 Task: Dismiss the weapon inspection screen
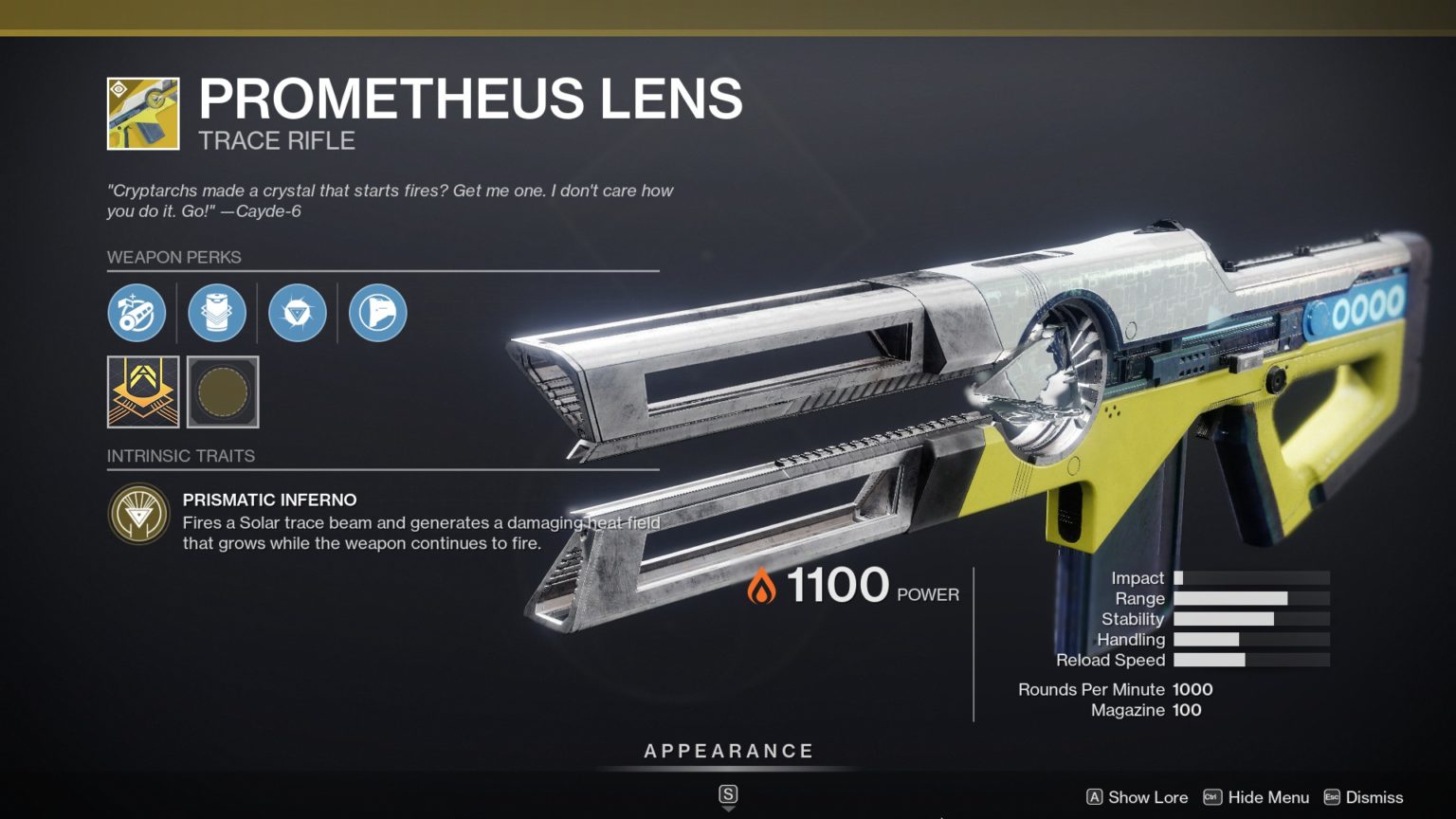(x=1373, y=797)
